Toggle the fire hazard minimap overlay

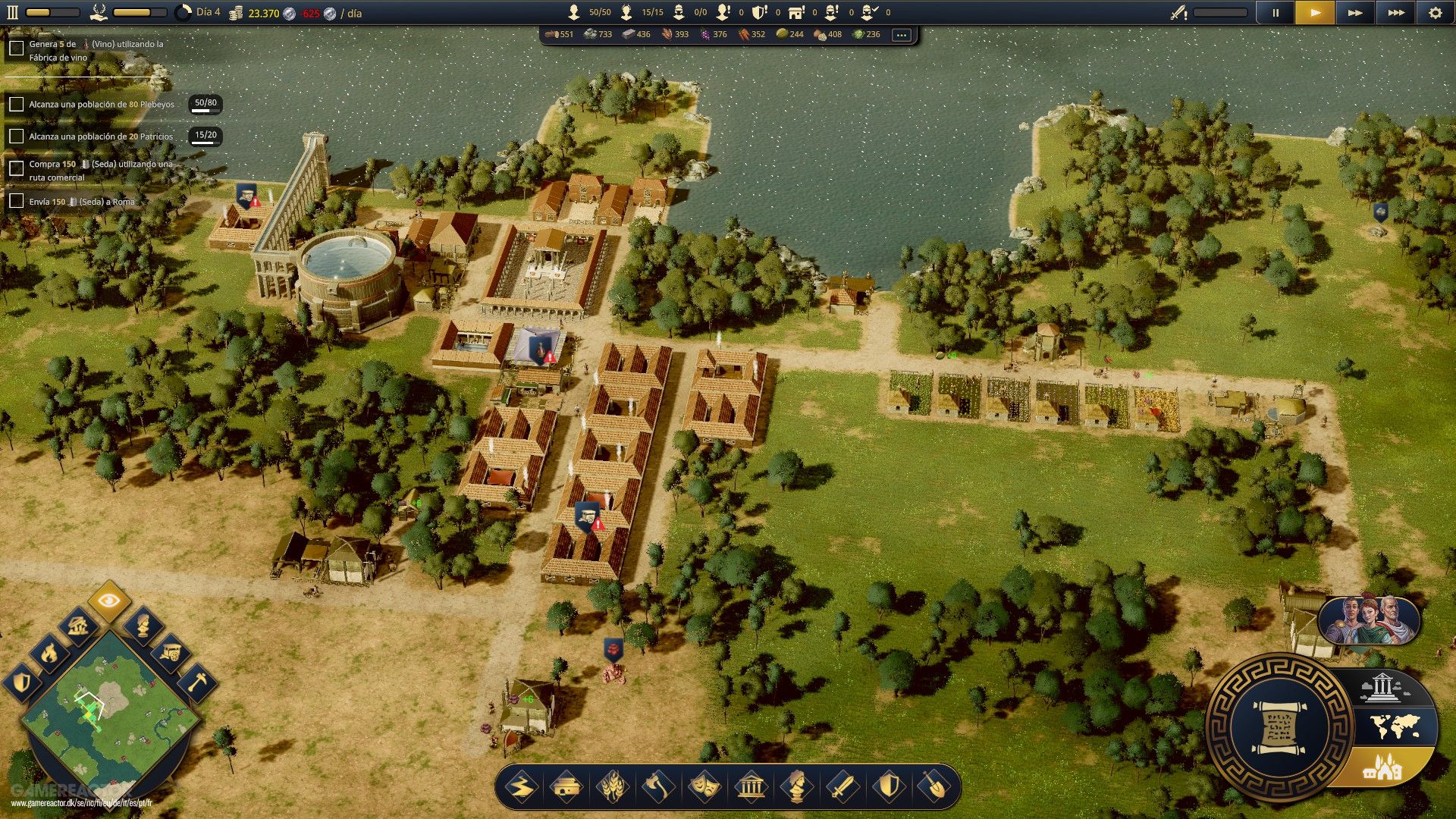point(49,653)
